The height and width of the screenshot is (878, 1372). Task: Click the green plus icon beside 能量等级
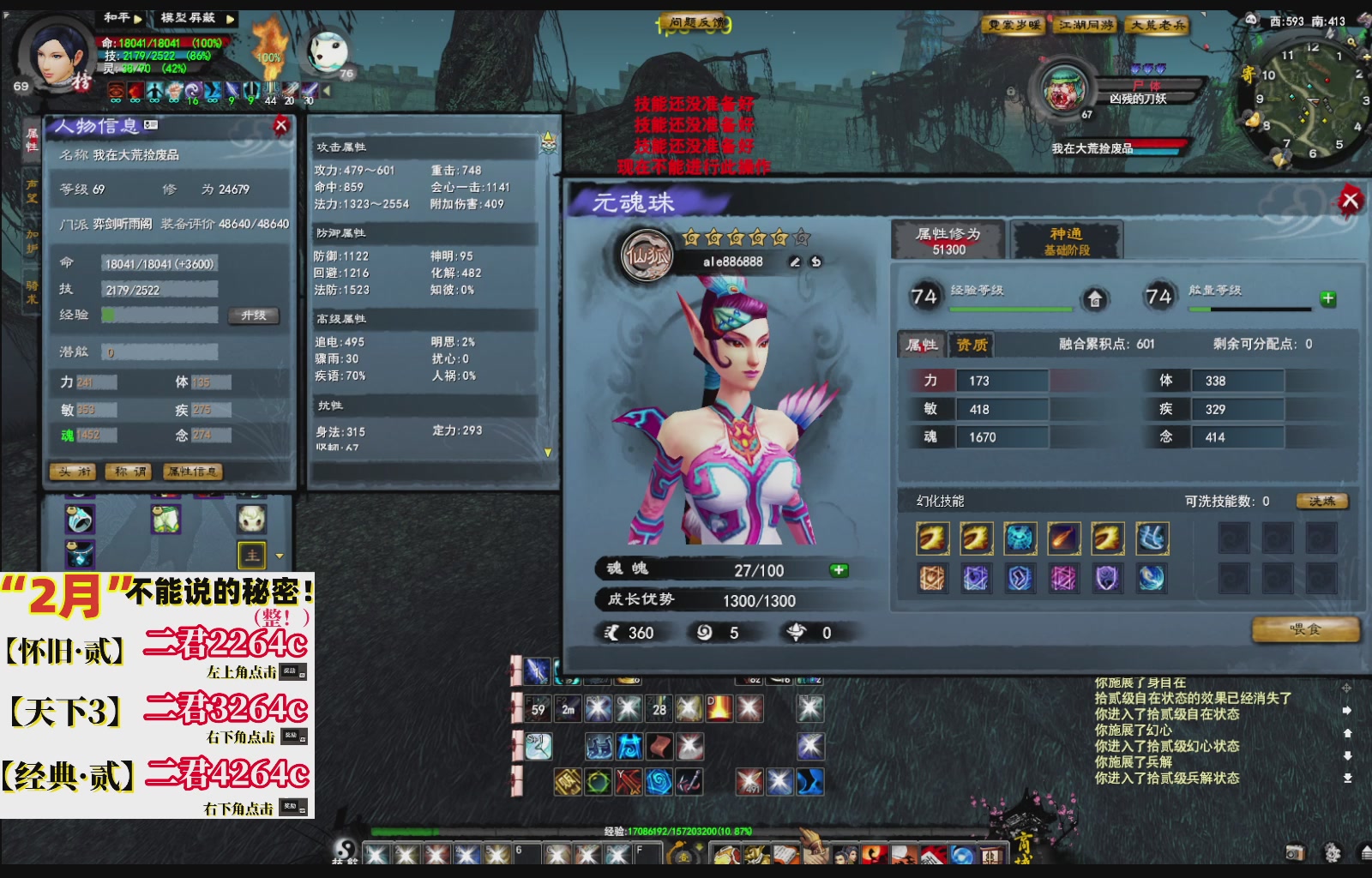(1328, 298)
